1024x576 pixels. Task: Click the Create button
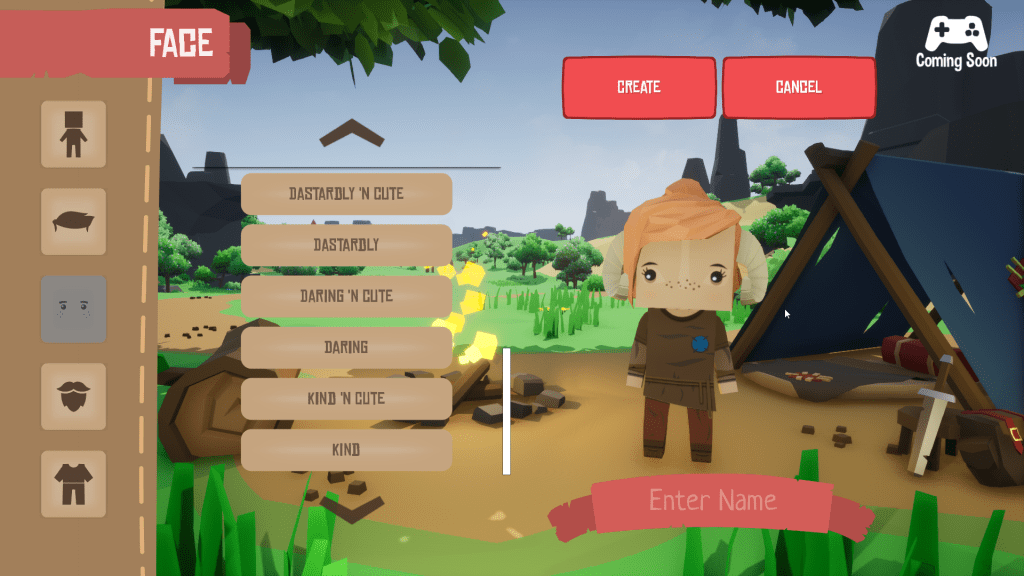point(639,88)
